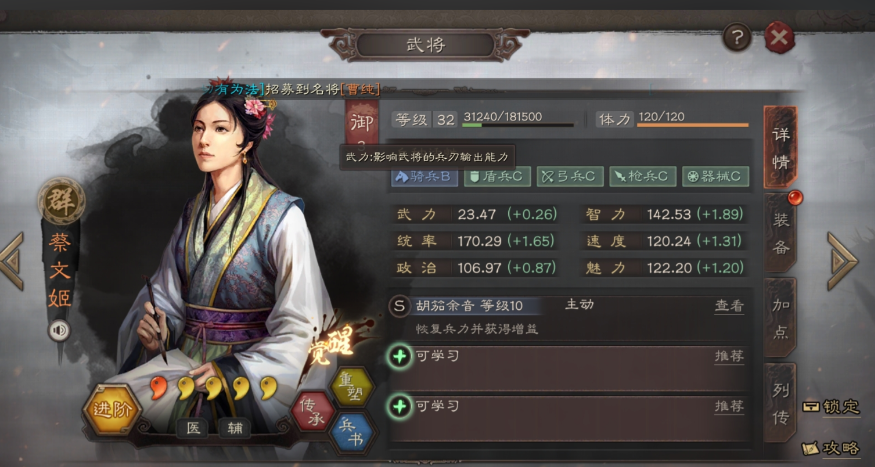
Task: Show the next general with right arrow
Action: 841,261
